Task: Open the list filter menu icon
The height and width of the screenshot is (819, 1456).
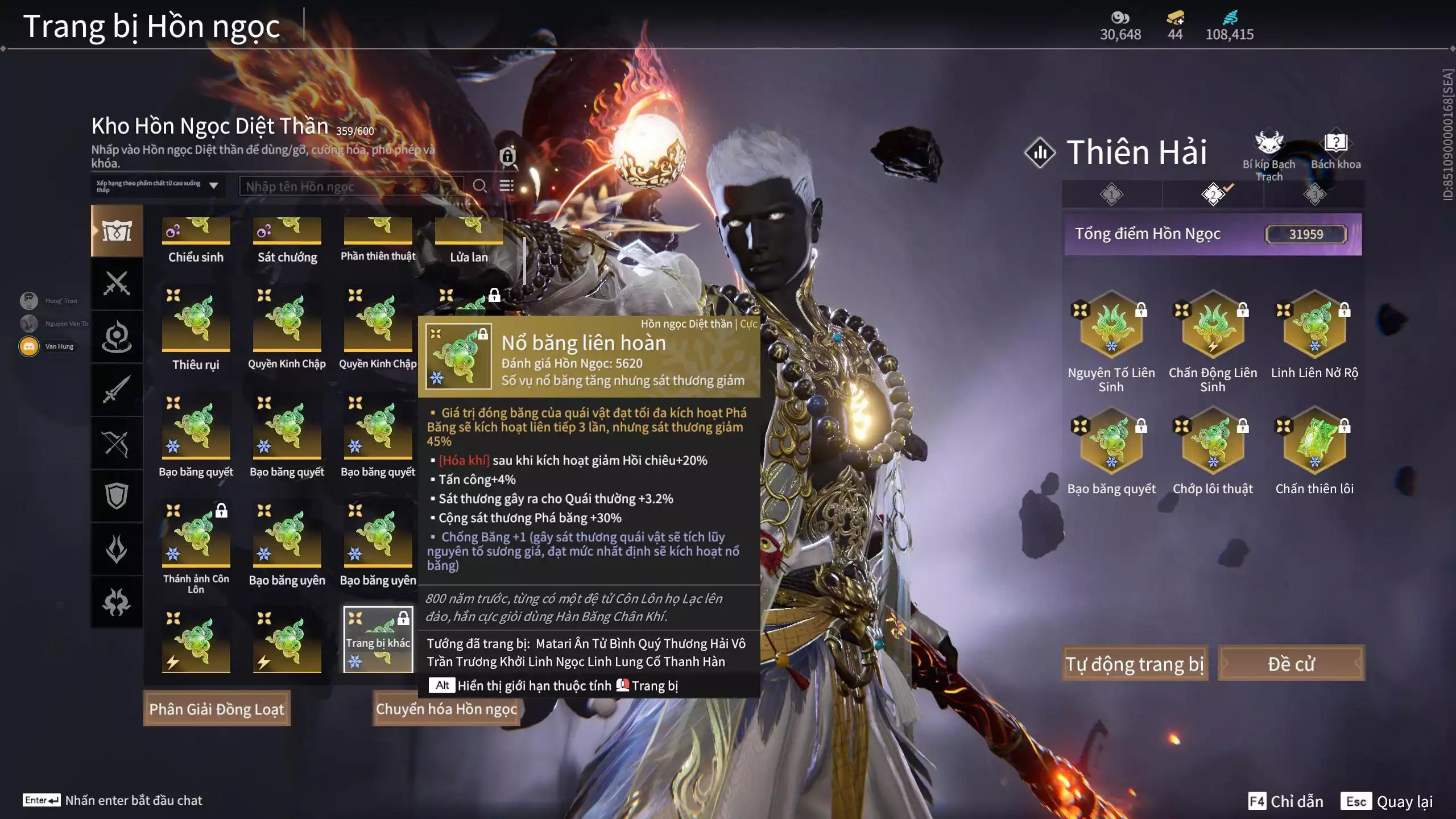Action: [x=506, y=186]
